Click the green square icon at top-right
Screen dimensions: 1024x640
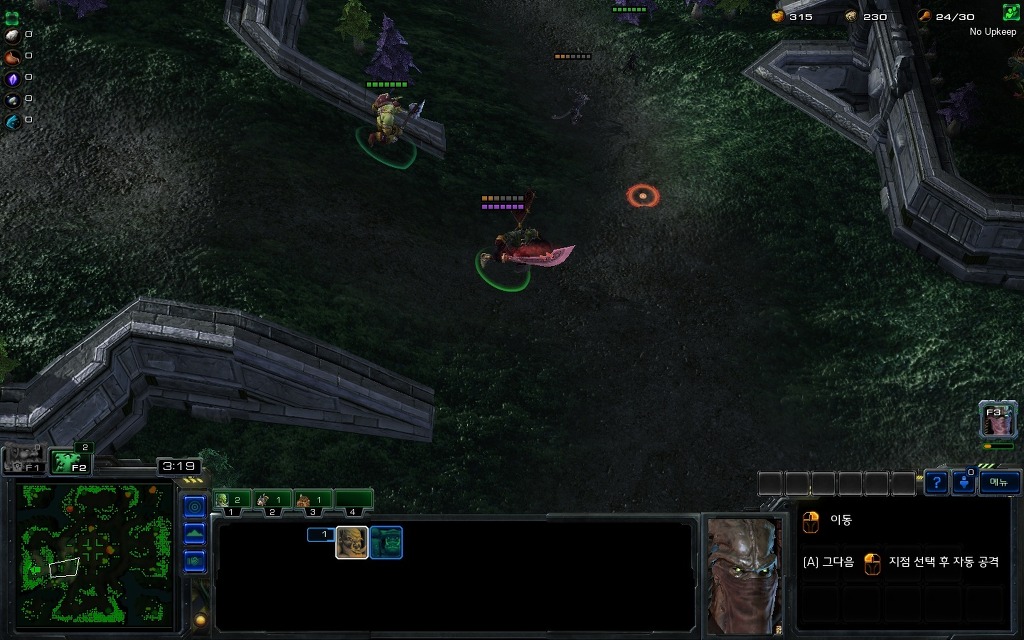tap(1011, 13)
